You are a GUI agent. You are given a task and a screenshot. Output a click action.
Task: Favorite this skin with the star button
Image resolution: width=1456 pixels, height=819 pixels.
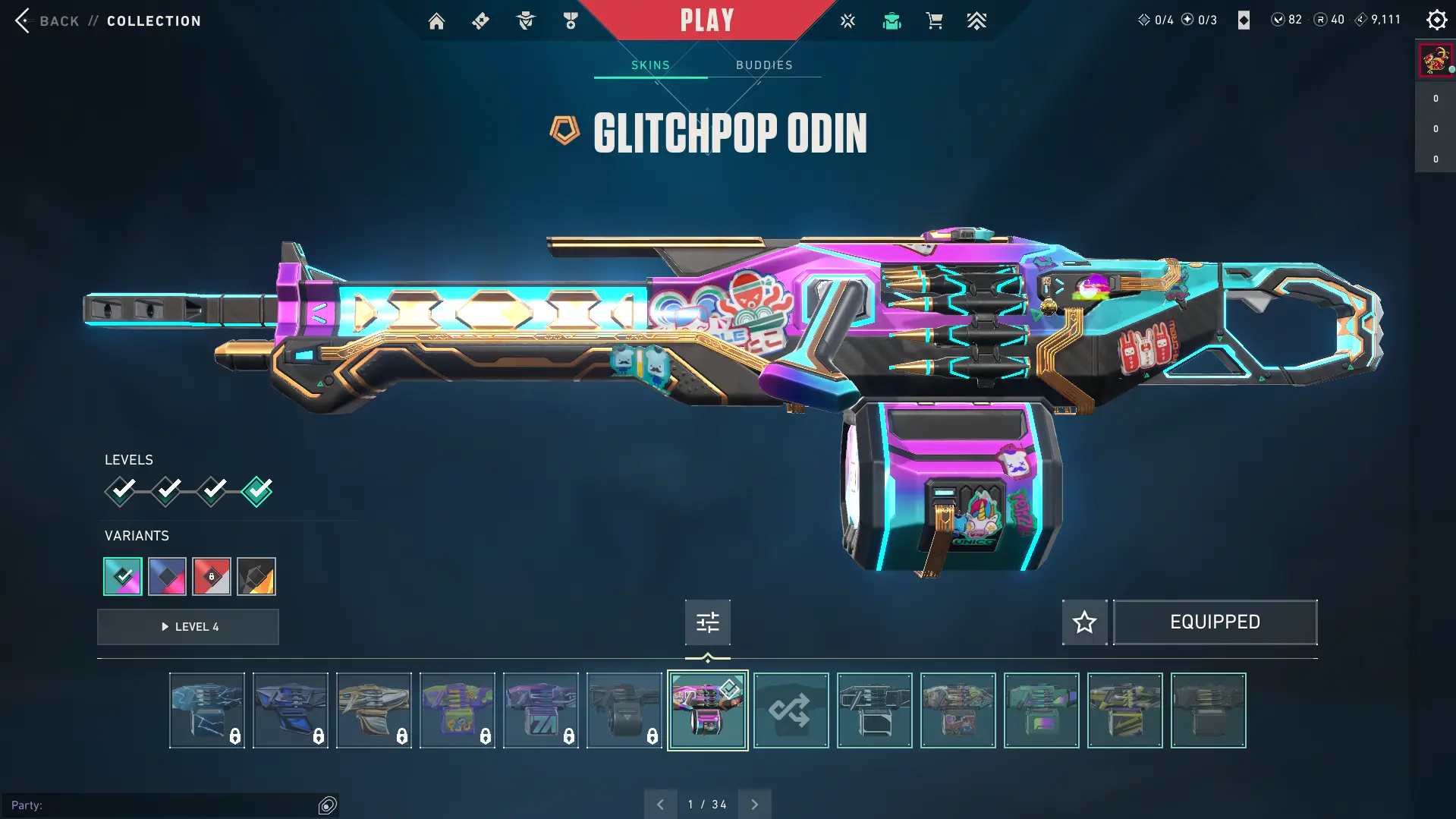(1084, 622)
